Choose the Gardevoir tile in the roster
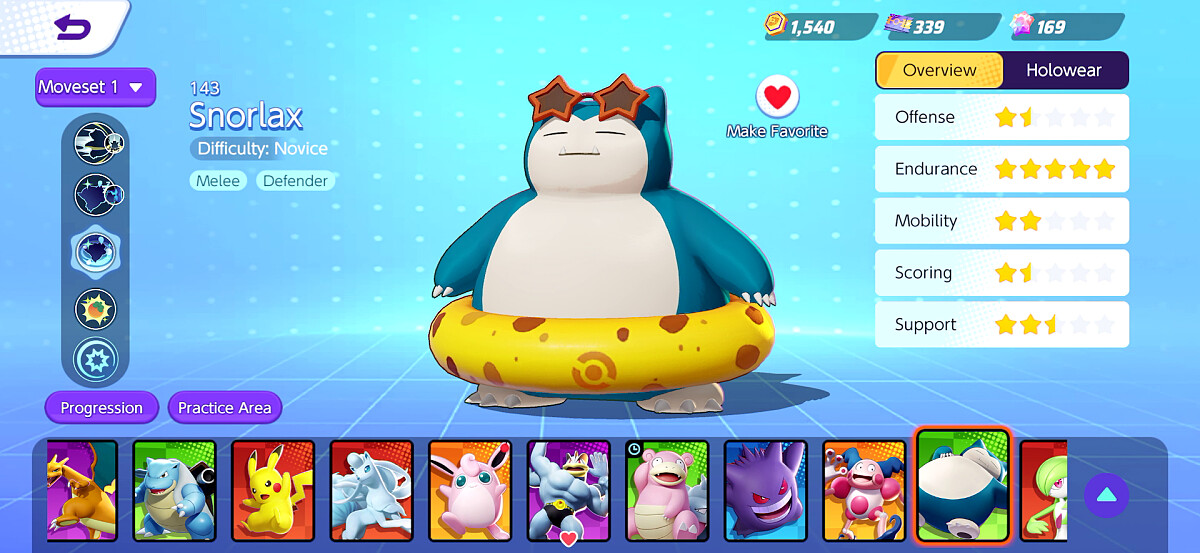 click(x=1043, y=490)
